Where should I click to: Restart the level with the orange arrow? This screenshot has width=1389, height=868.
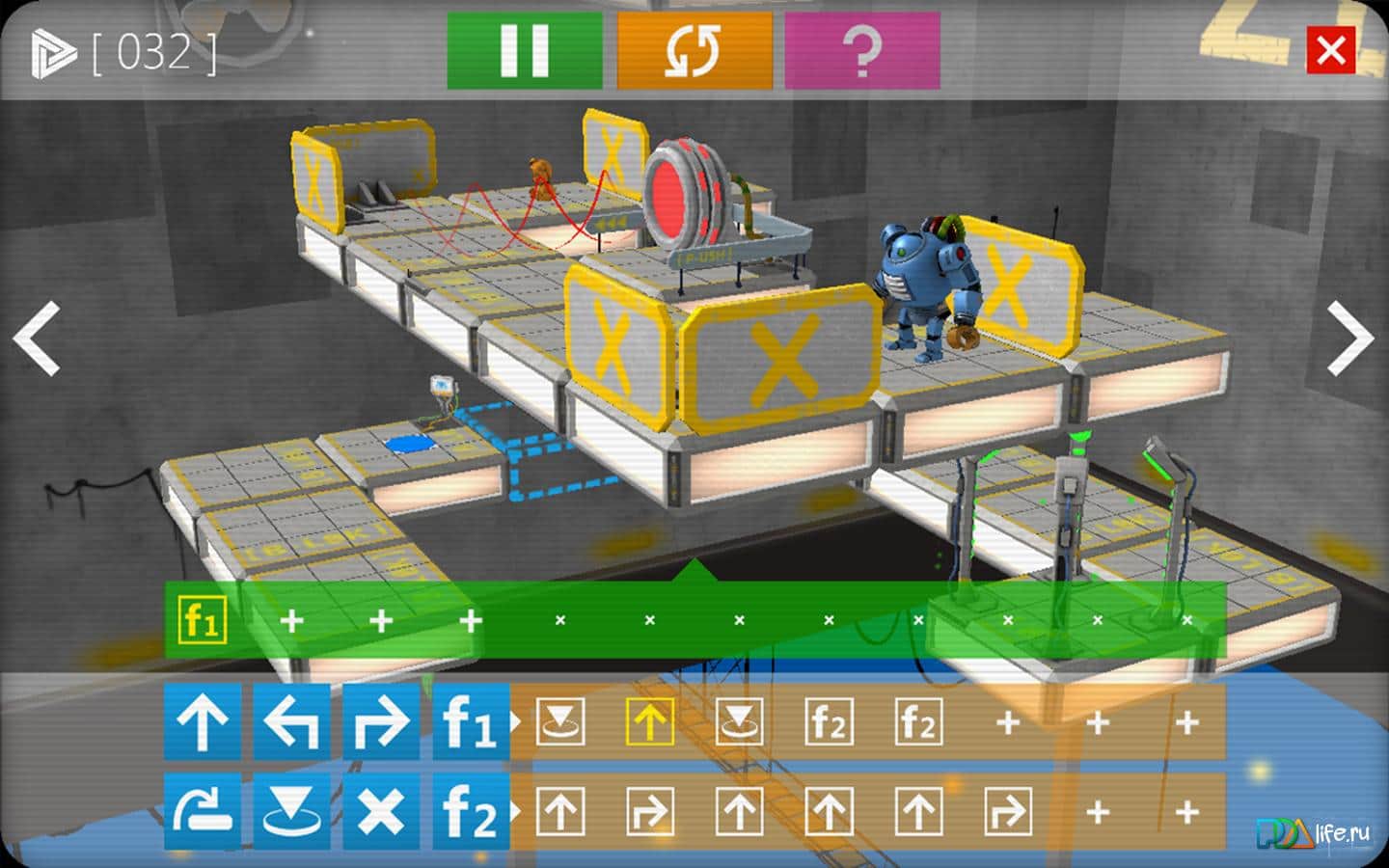click(693, 53)
